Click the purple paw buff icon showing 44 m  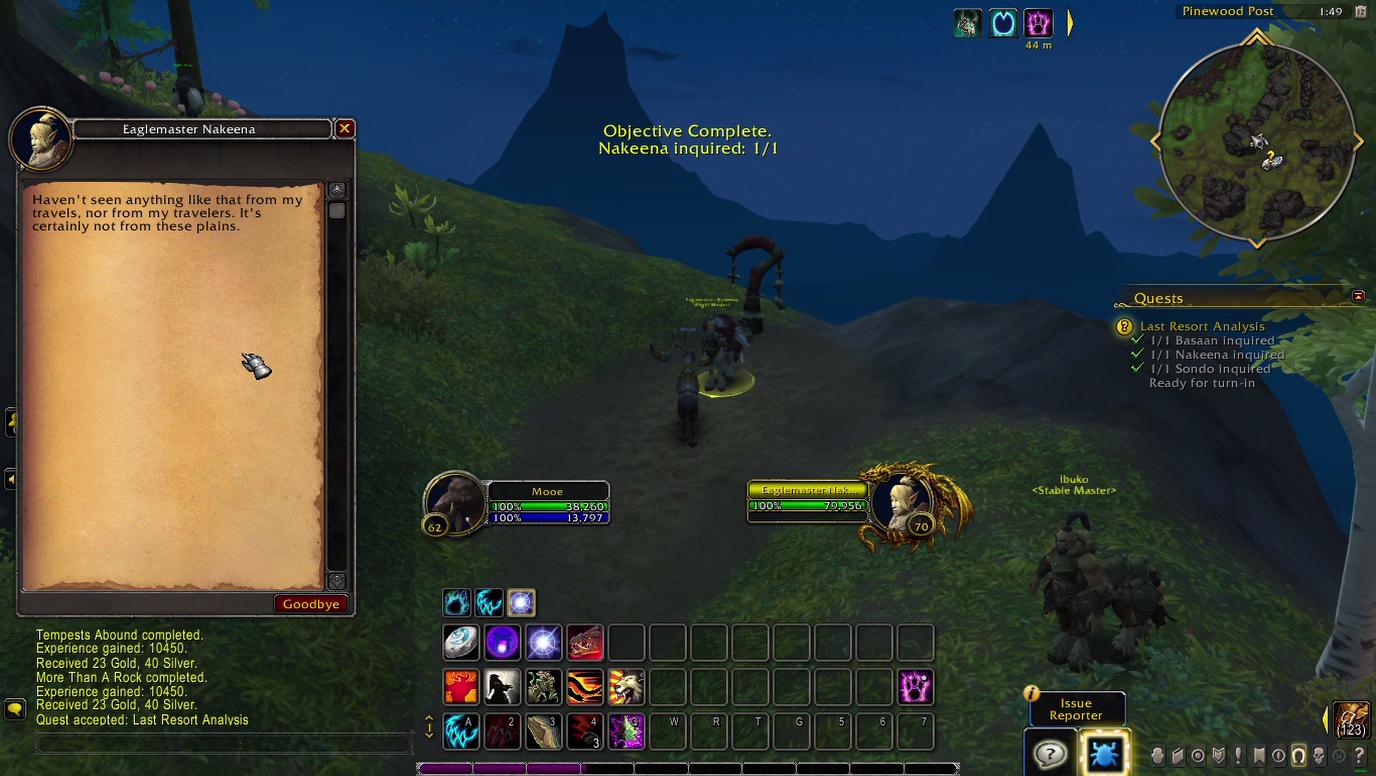coord(1038,23)
